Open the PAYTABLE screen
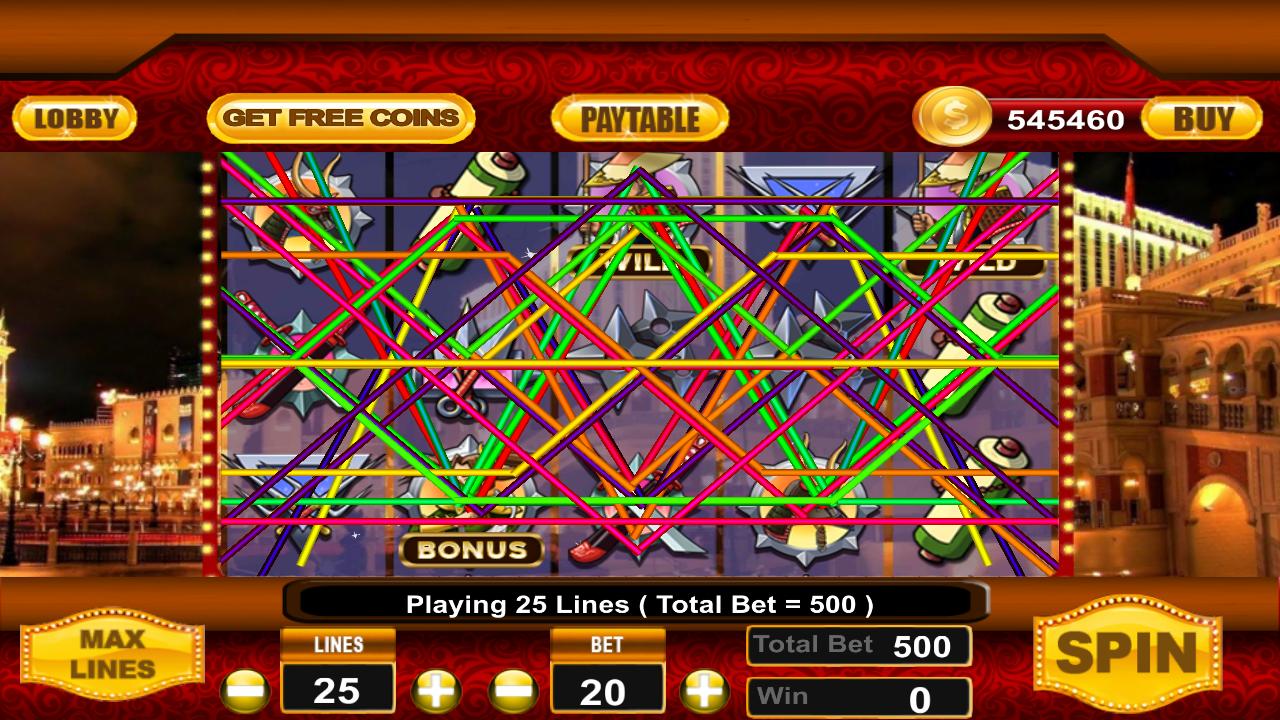 (638, 118)
